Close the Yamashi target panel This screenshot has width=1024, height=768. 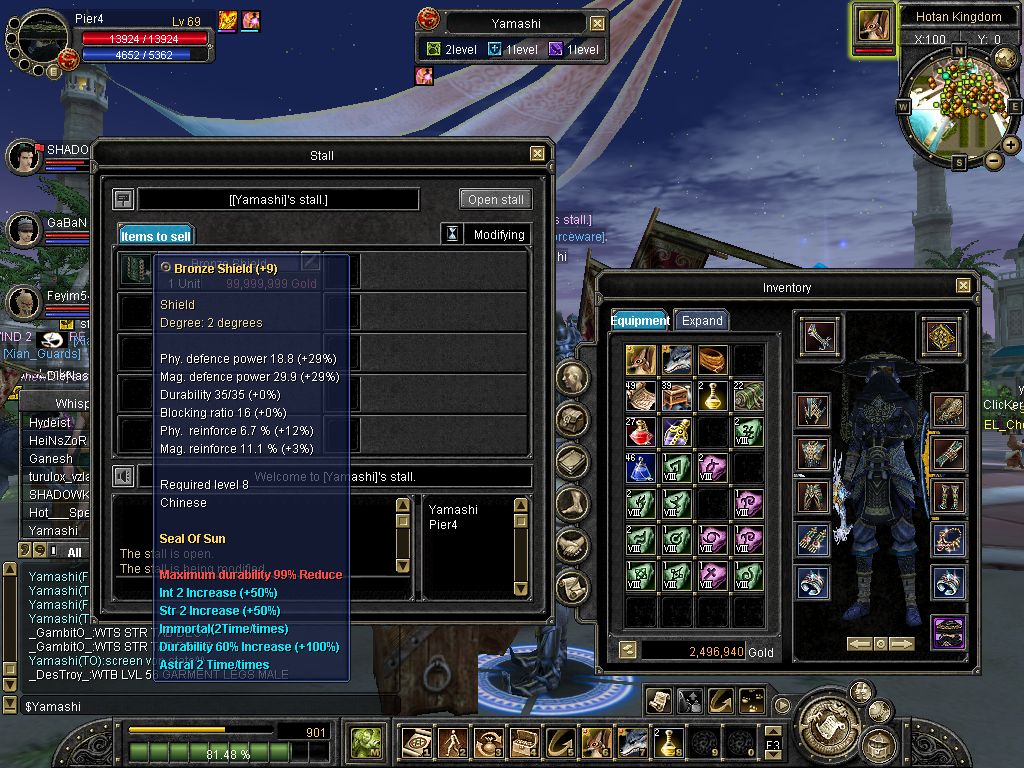coord(597,23)
